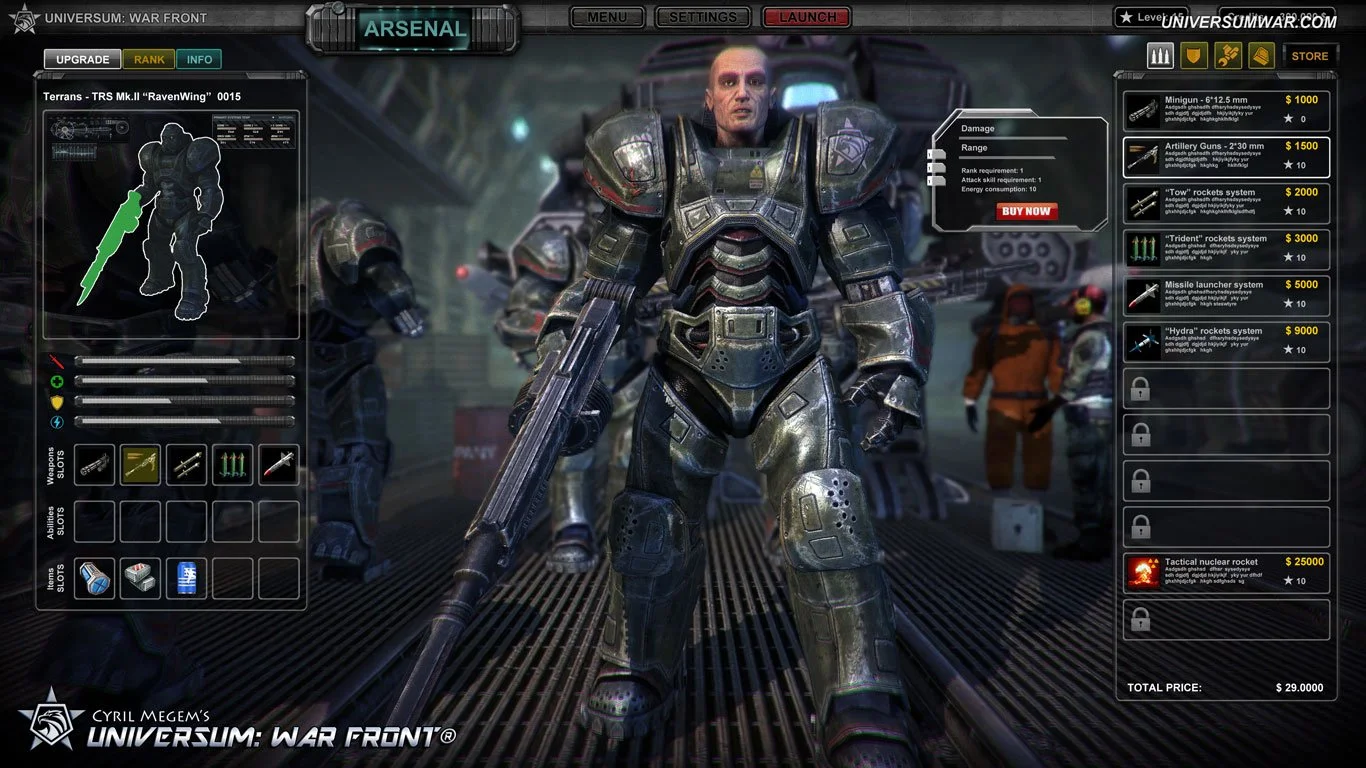Open the gold bars store category
Screen dimensions: 1366x768
click(1261, 55)
